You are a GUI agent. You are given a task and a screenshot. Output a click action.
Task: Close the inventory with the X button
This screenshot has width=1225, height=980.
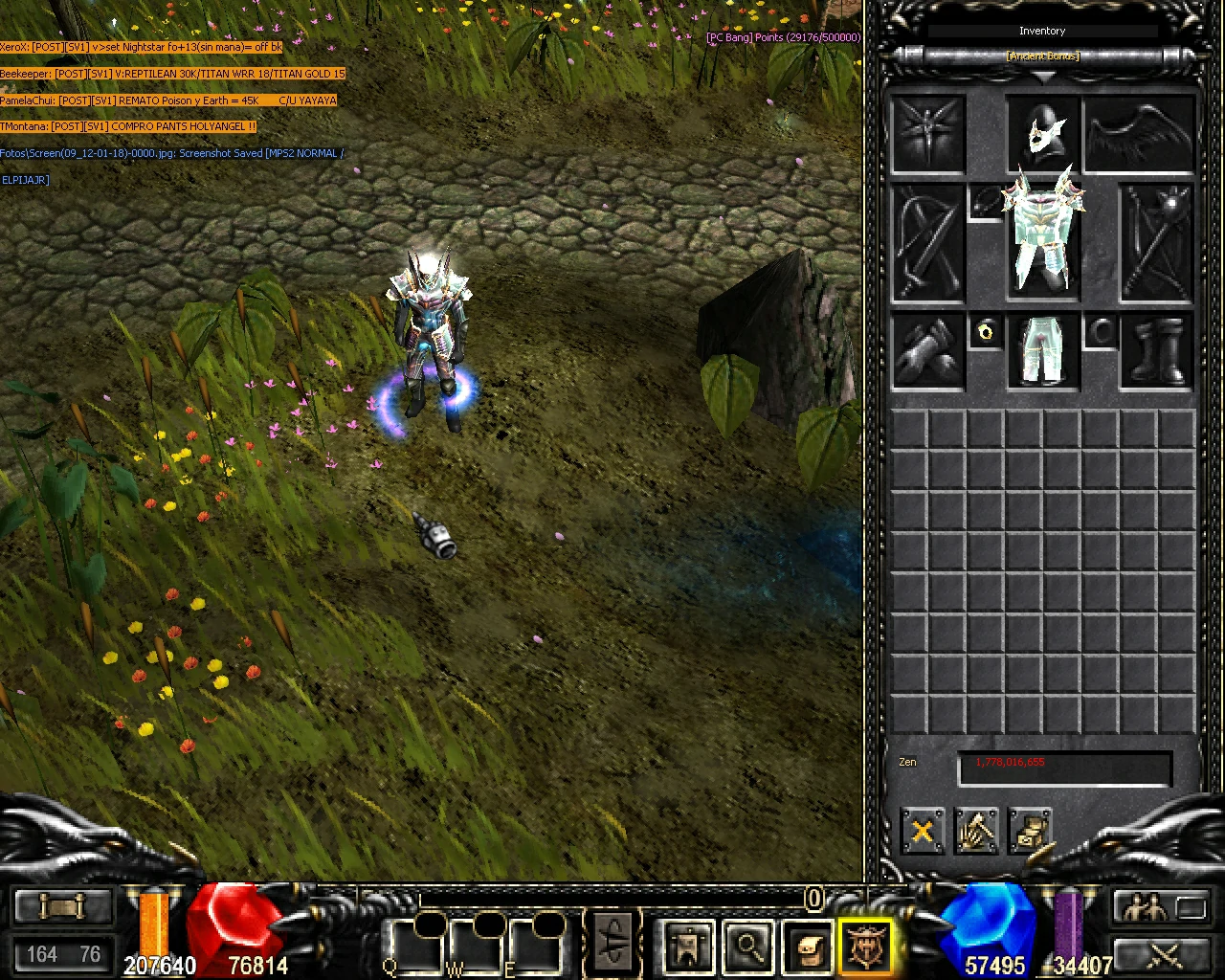922,832
